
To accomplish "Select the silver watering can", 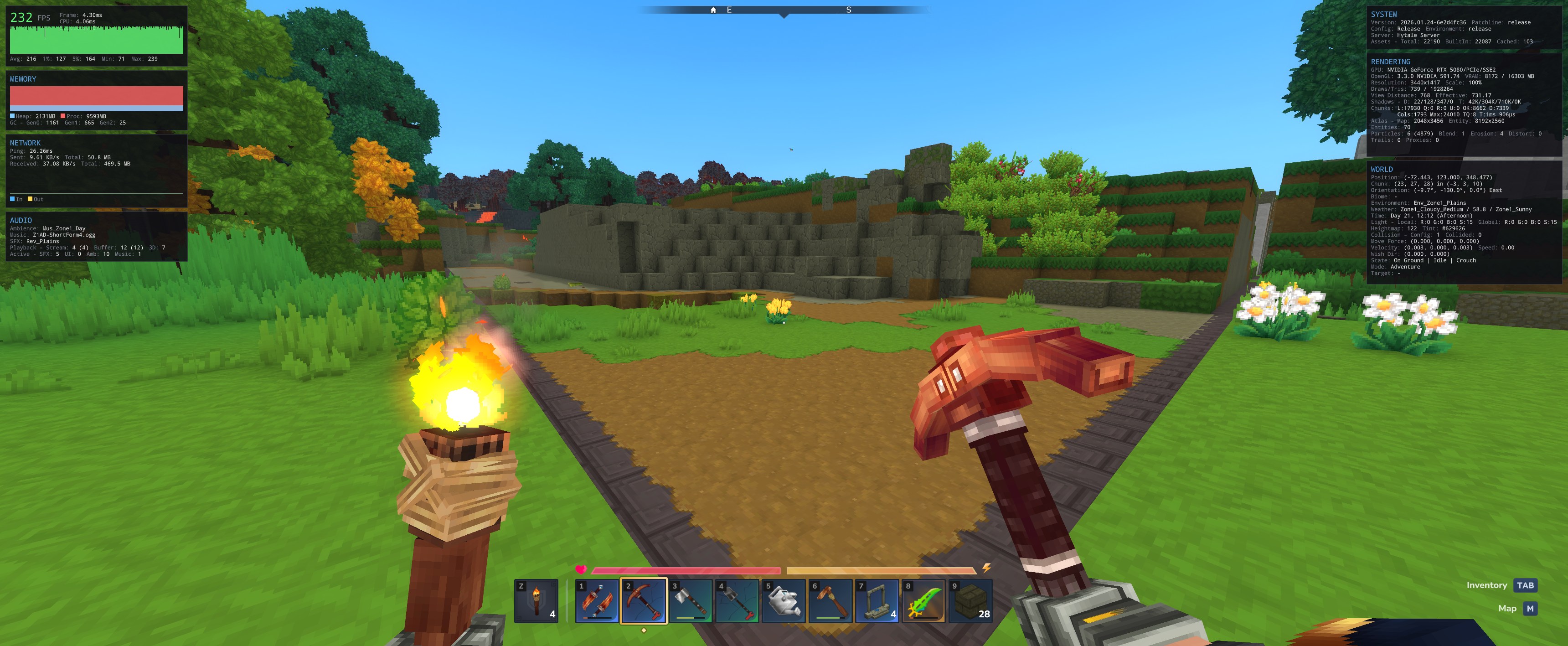I will [x=784, y=600].
